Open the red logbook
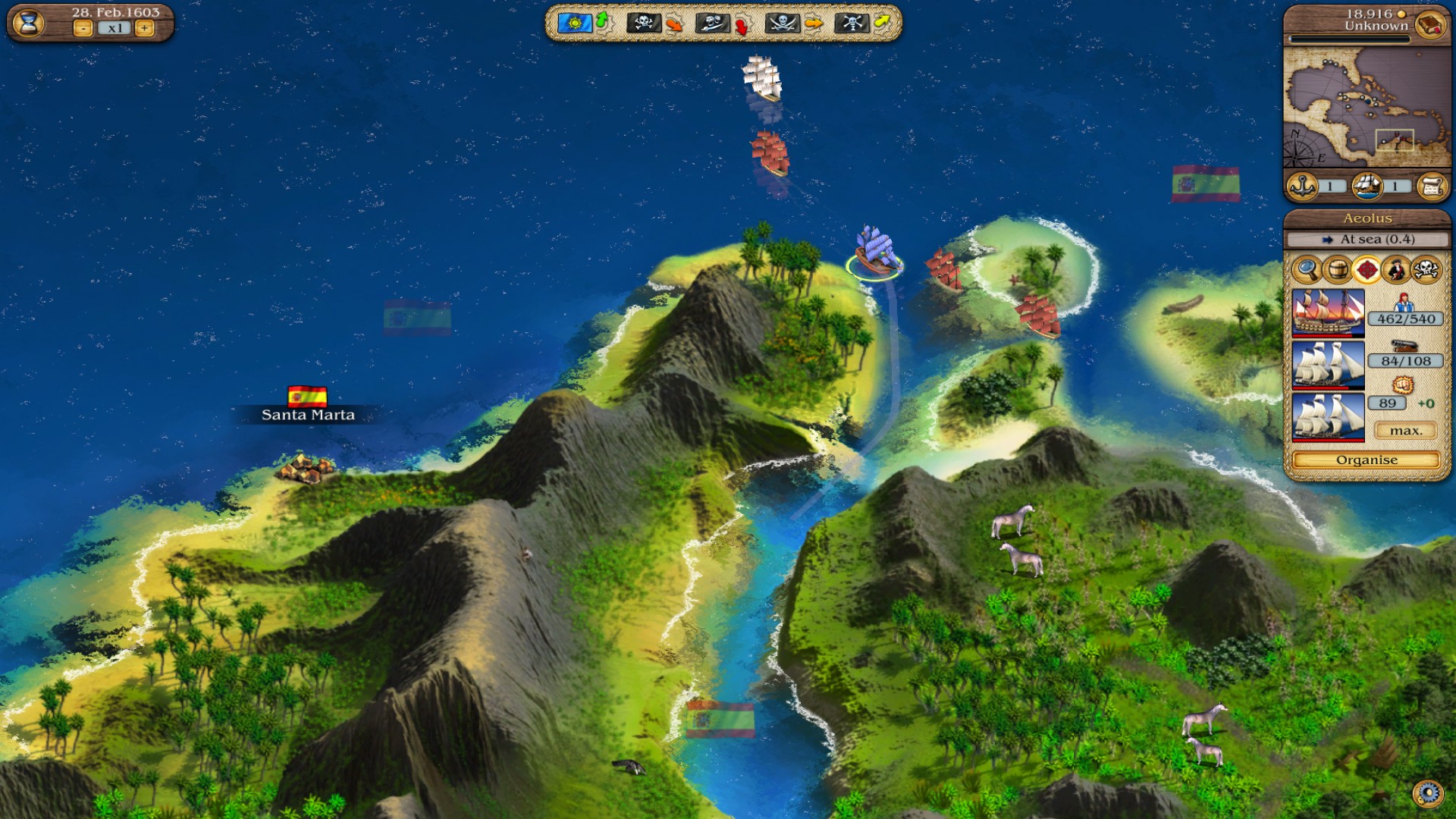Image resolution: width=1456 pixels, height=819 pixels. tap(1429, 24)
